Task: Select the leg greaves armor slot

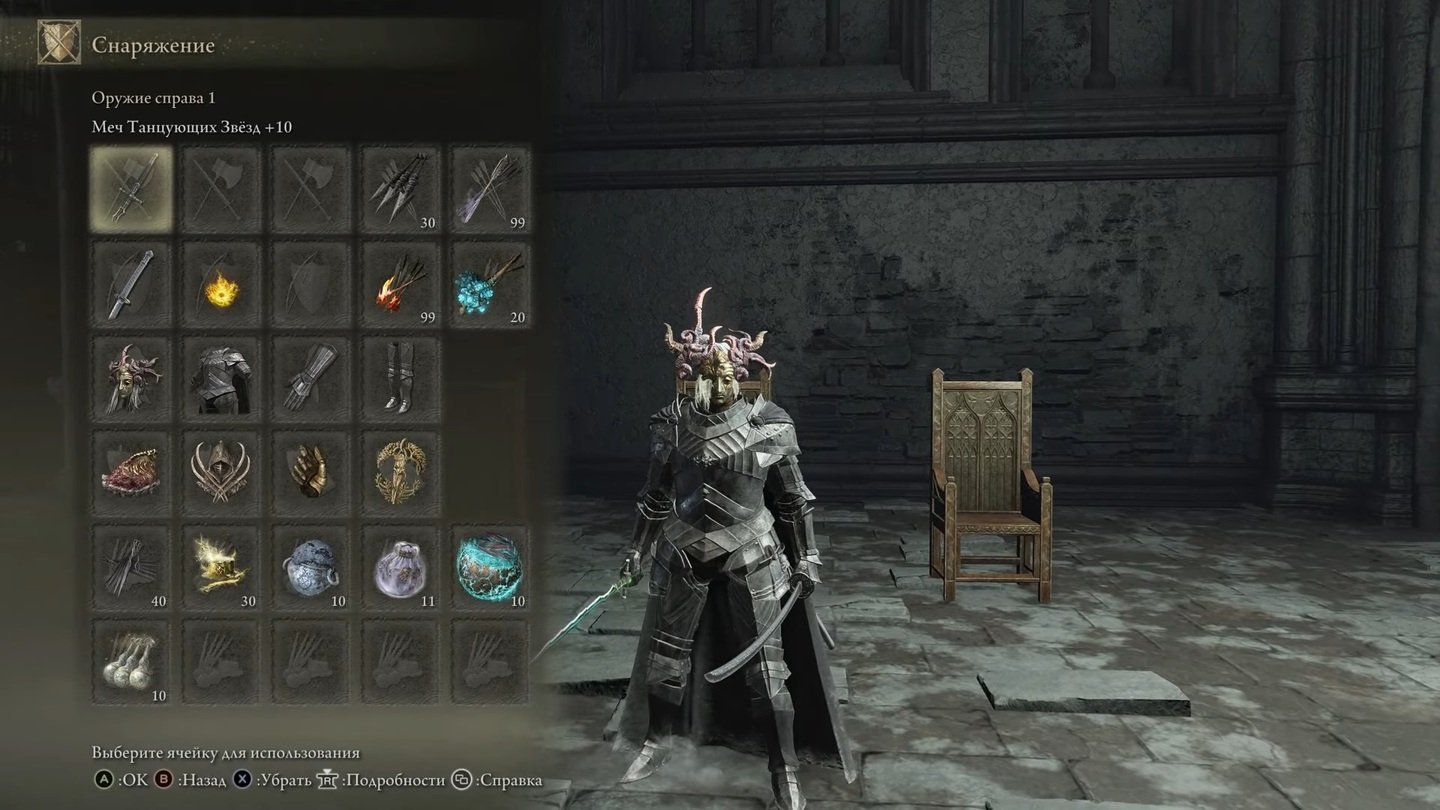Action: 400,378
